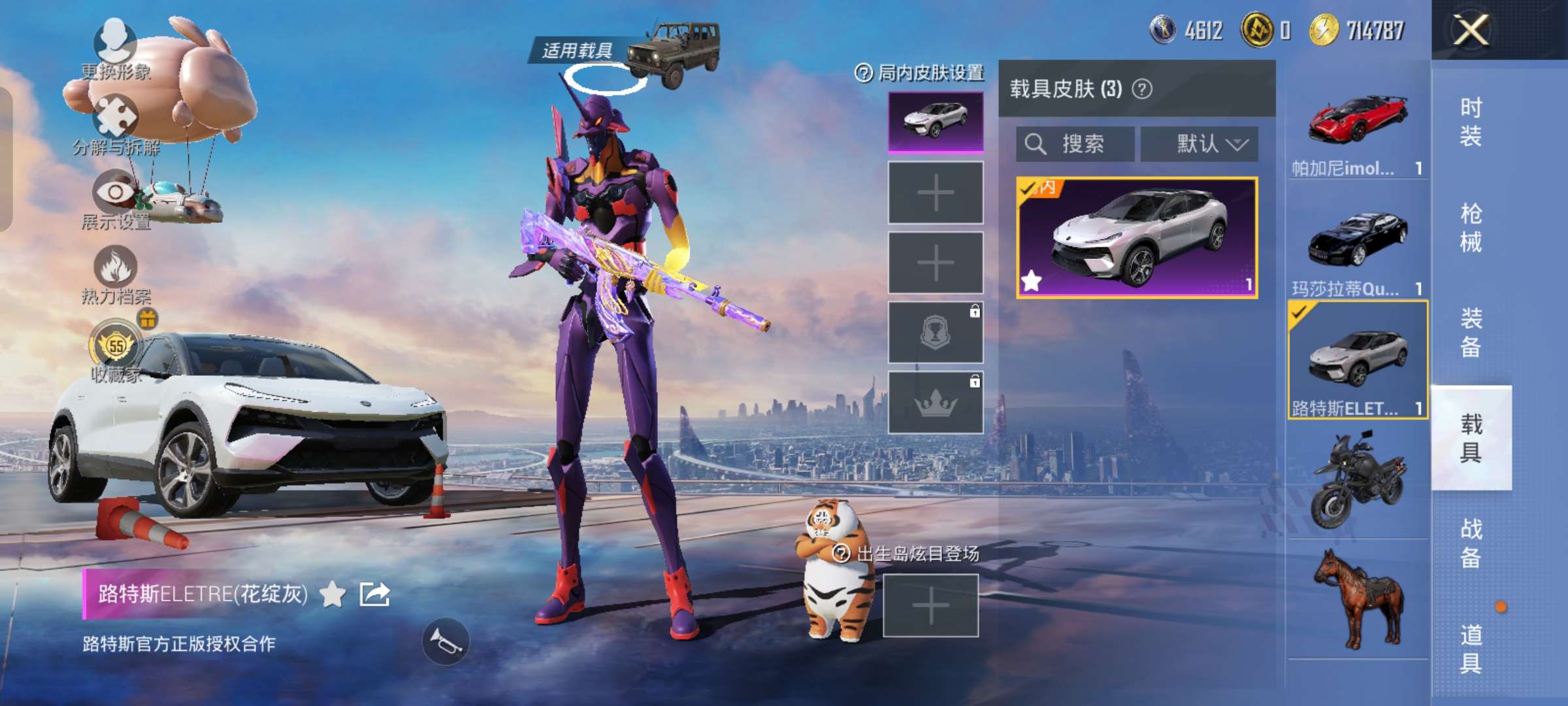
Task: Honk the vehicle horn button
Action: point(446,642)
